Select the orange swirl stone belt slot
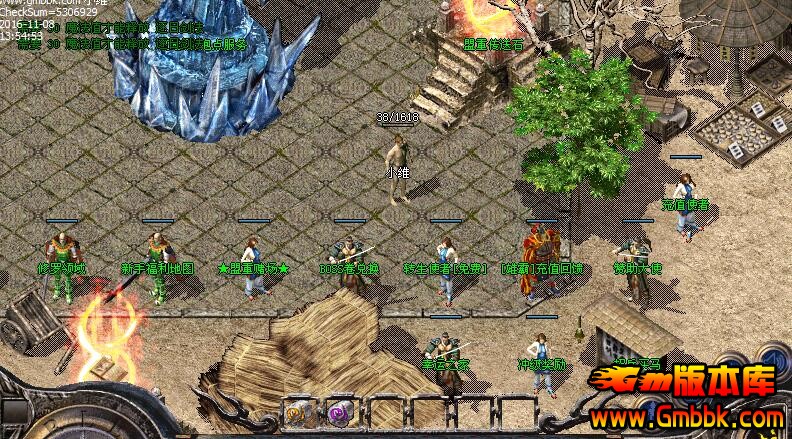This screenshot has width=792, height=439. (x=298, y=411)
